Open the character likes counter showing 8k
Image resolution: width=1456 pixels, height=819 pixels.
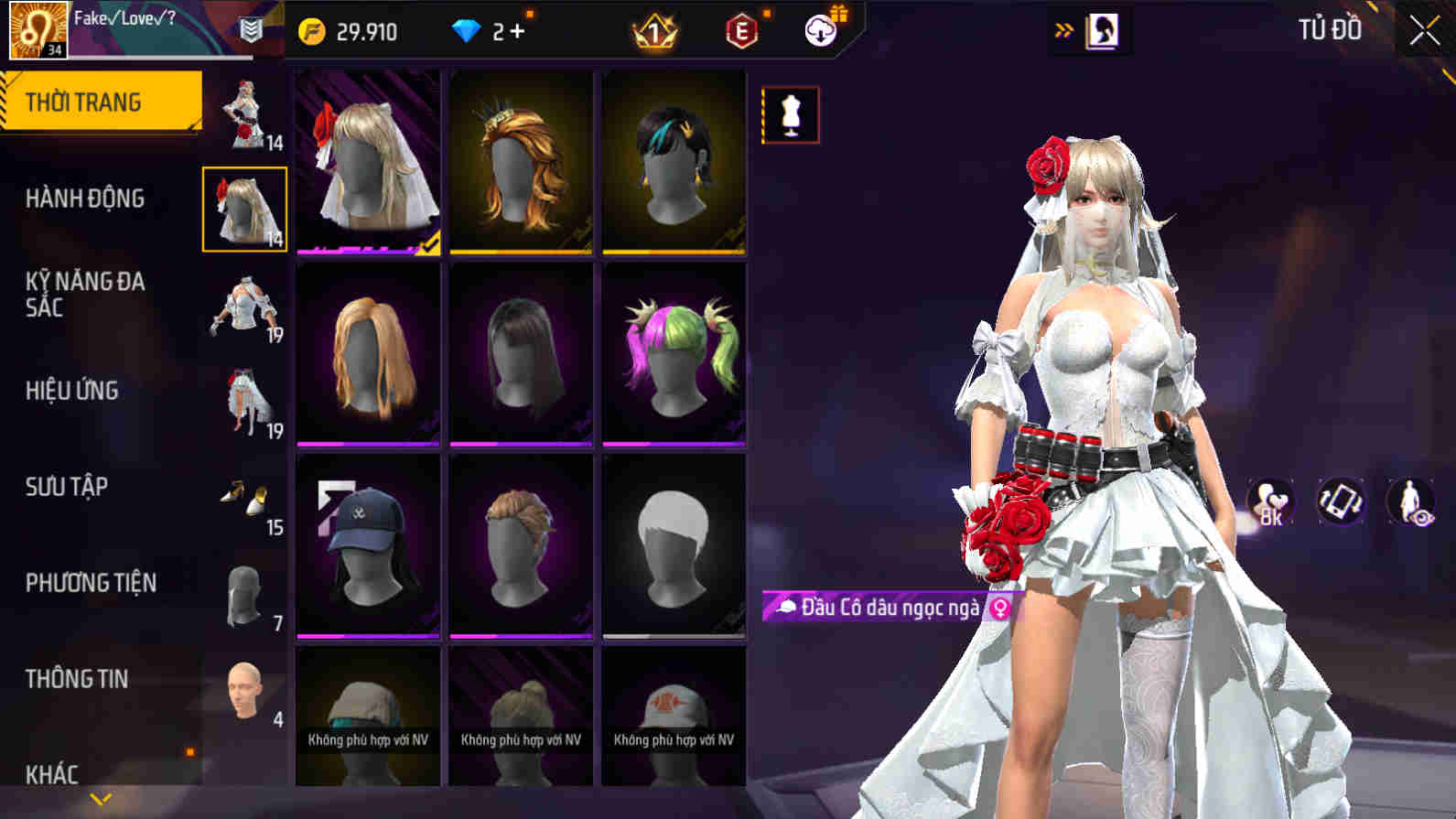1273,501
